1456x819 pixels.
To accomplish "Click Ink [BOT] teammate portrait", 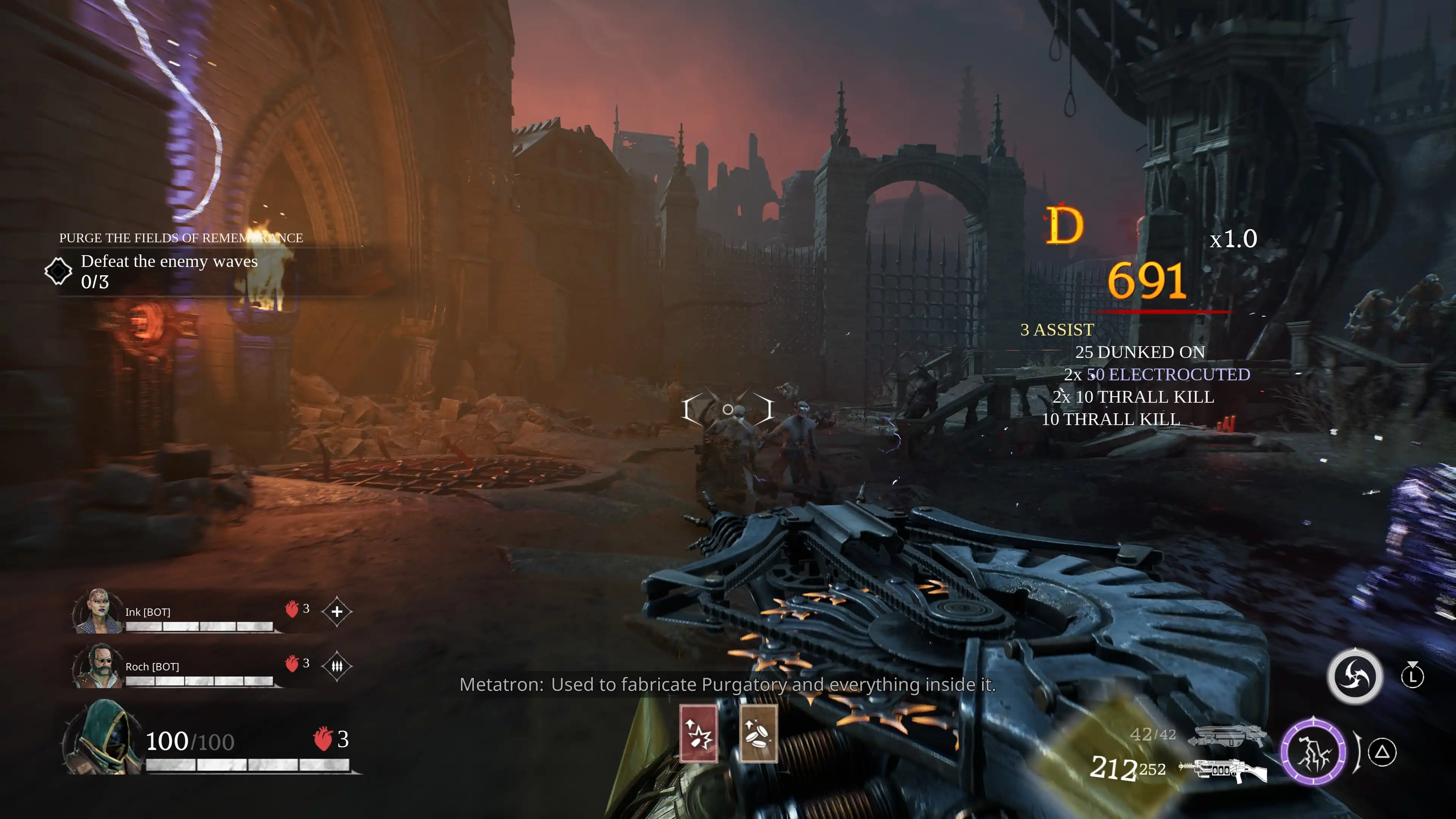I will click(x=98, y=611).
